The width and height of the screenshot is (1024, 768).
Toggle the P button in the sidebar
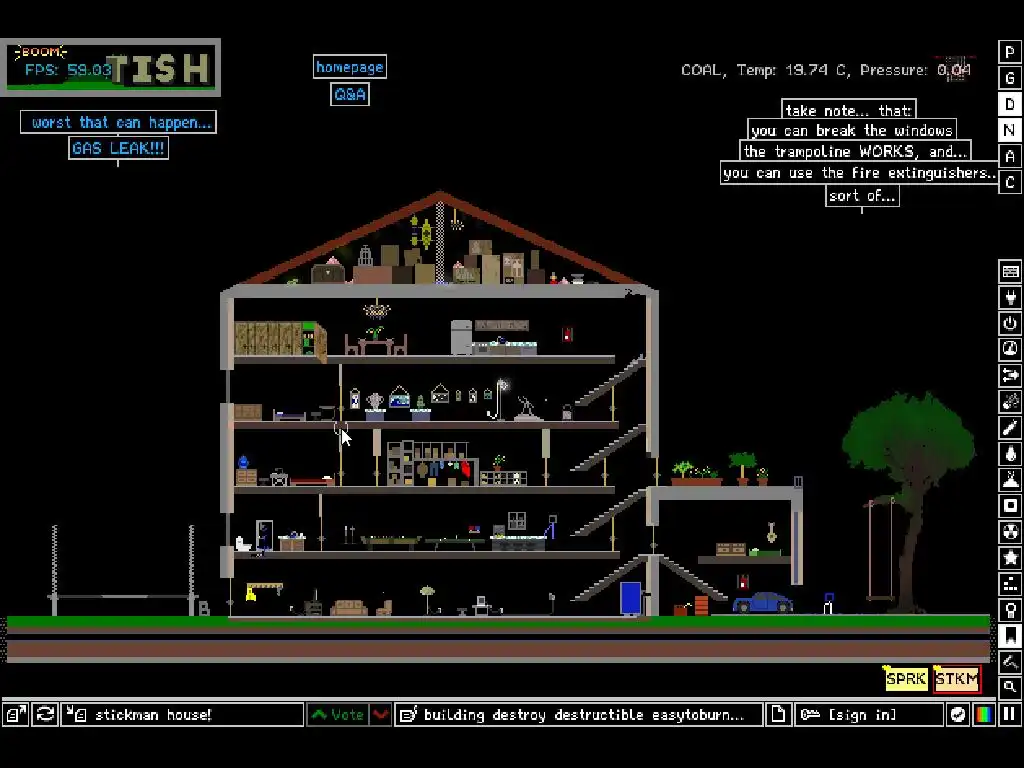pos(1010,52)
